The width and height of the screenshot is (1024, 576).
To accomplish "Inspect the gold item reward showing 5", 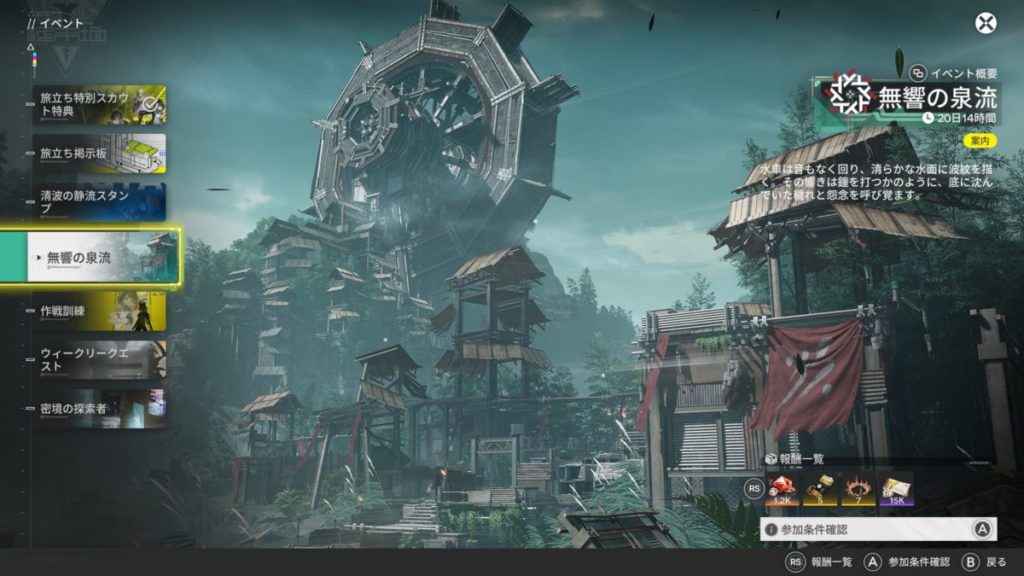I will coord(822,488).
